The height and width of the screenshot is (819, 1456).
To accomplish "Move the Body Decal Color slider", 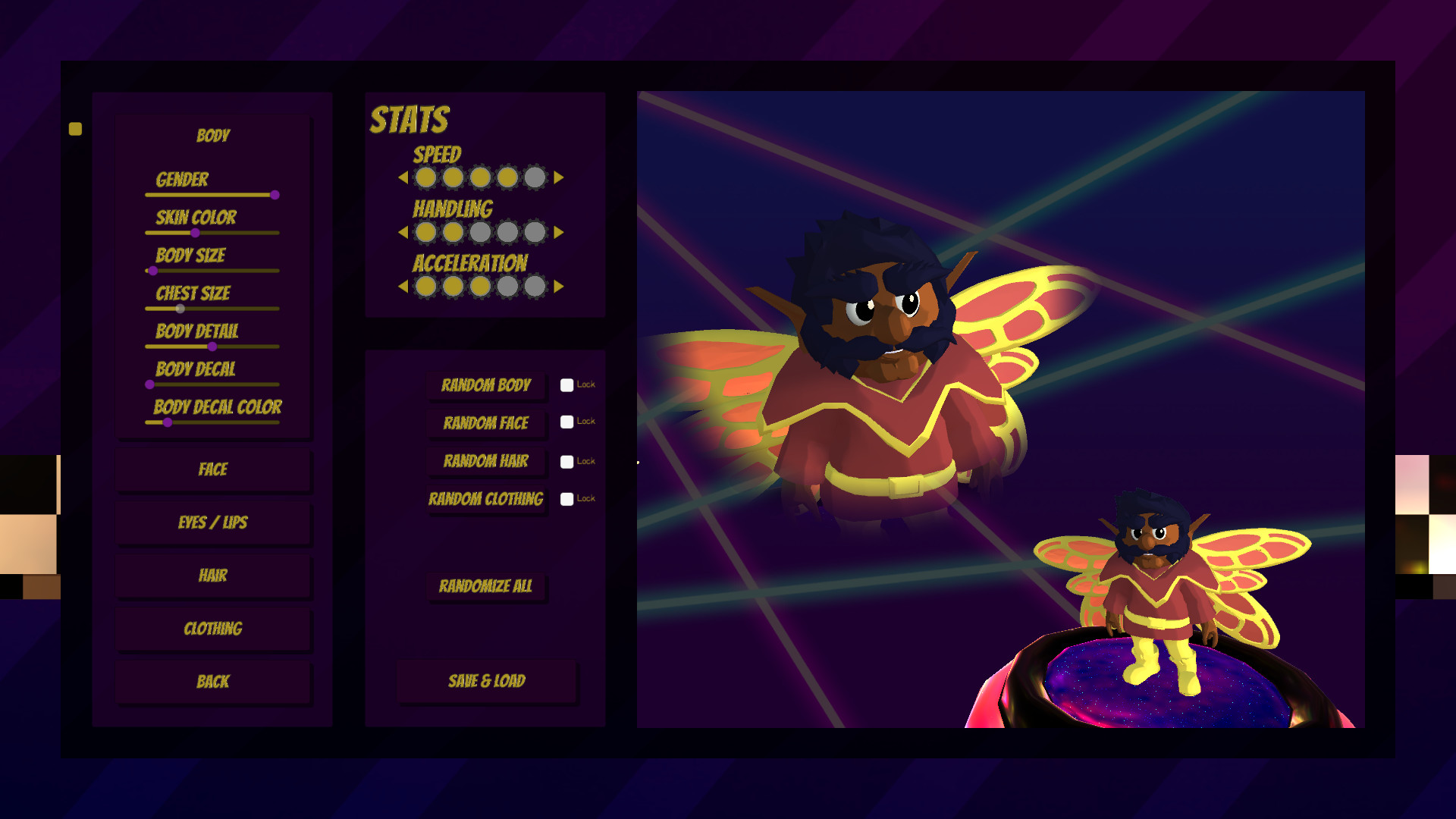I will coord(168,422).
